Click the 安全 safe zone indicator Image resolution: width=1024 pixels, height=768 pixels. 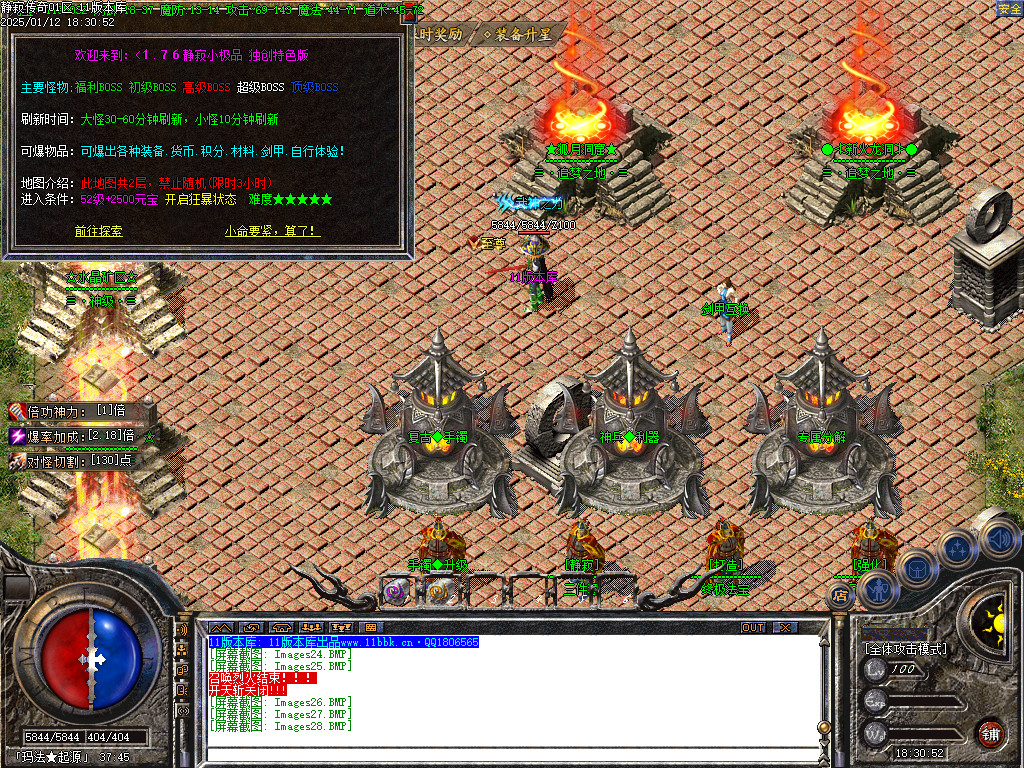pos(1009,9)
